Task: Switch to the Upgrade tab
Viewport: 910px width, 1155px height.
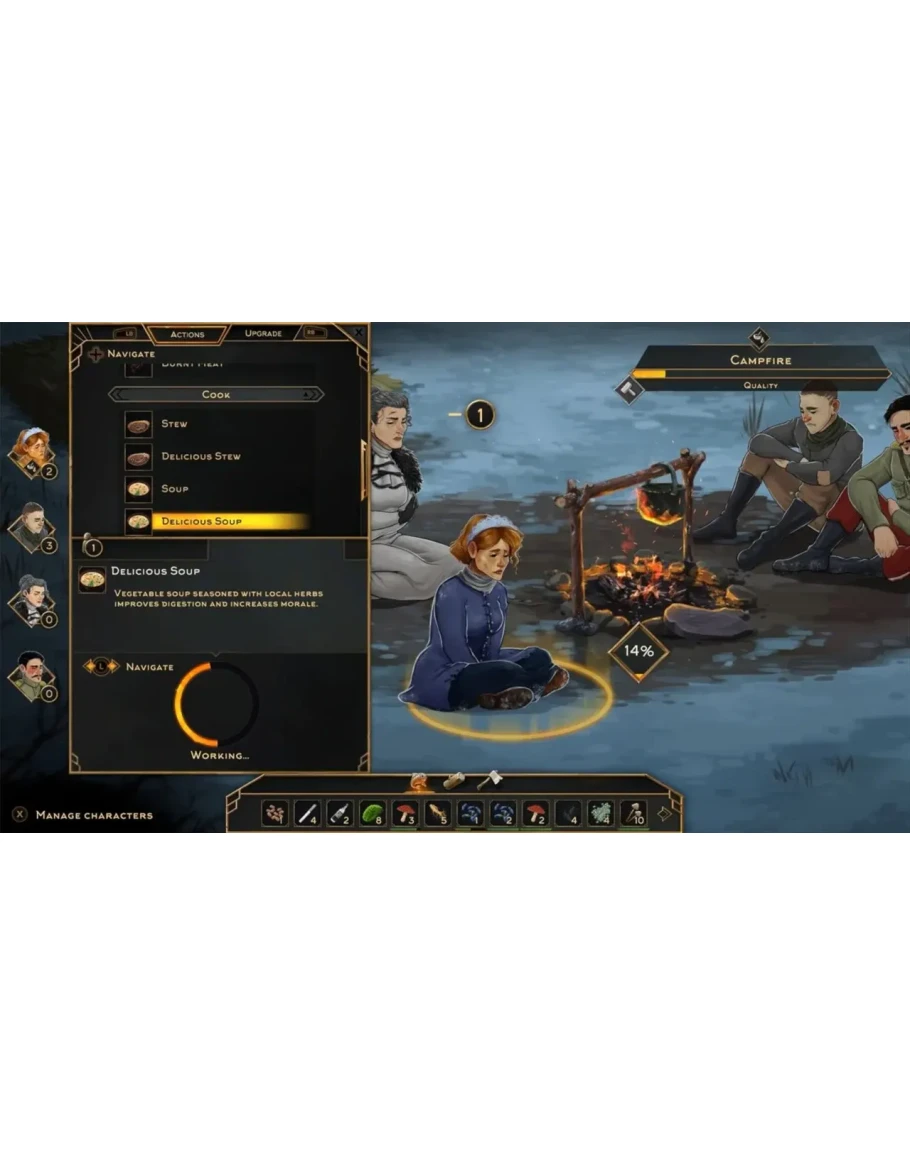Action: [x=263, y=333]
